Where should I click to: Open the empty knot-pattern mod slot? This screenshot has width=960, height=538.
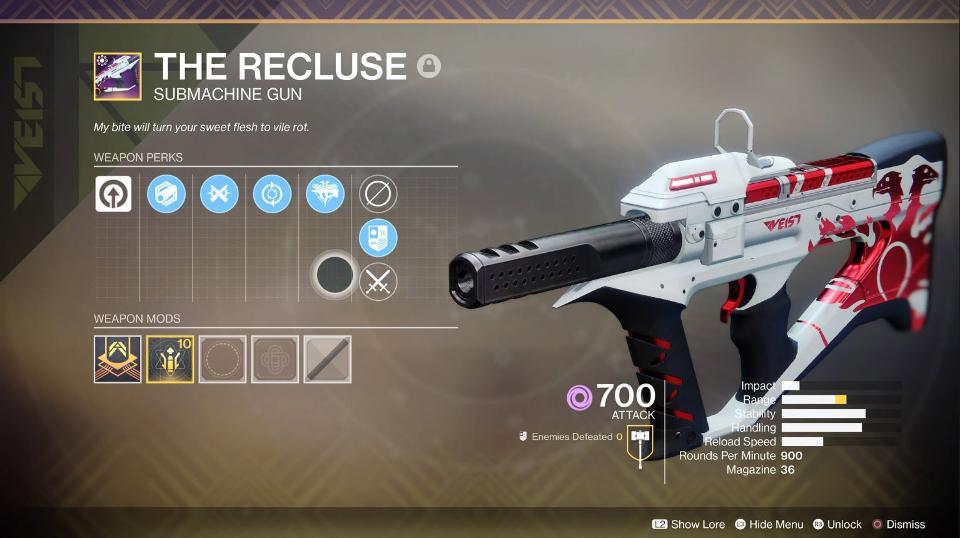[x=275, y=359]
